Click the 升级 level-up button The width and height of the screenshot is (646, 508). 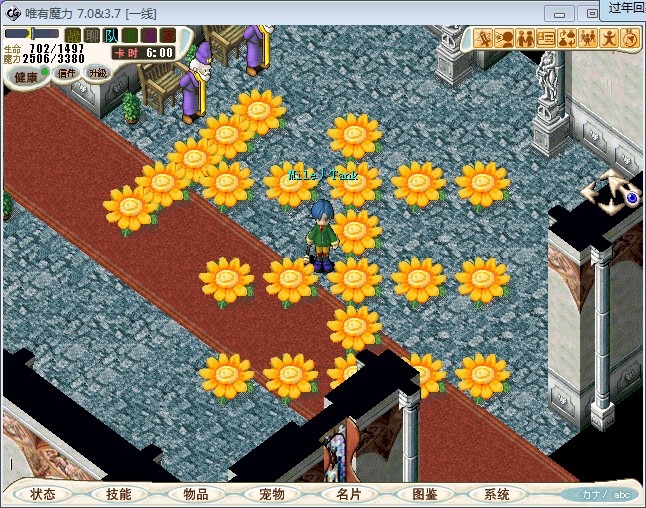pyautogui.click(x=97, y=73)
